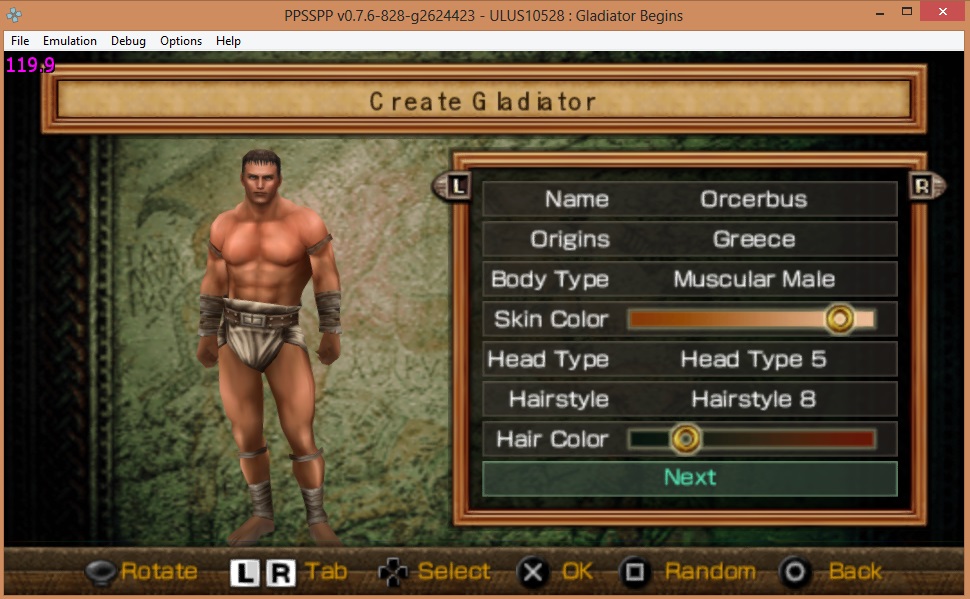Click the Skin Color slider knob
The height and width of the screenshot is (599, 970).
[840, 319]
